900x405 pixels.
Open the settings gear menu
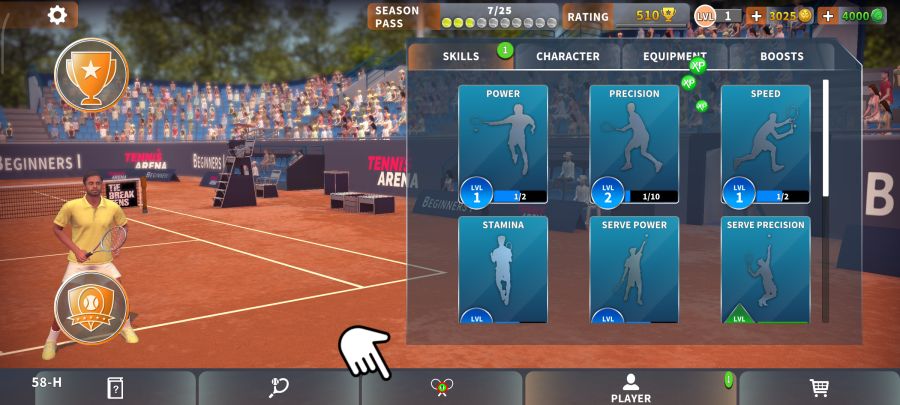[57, 14]
